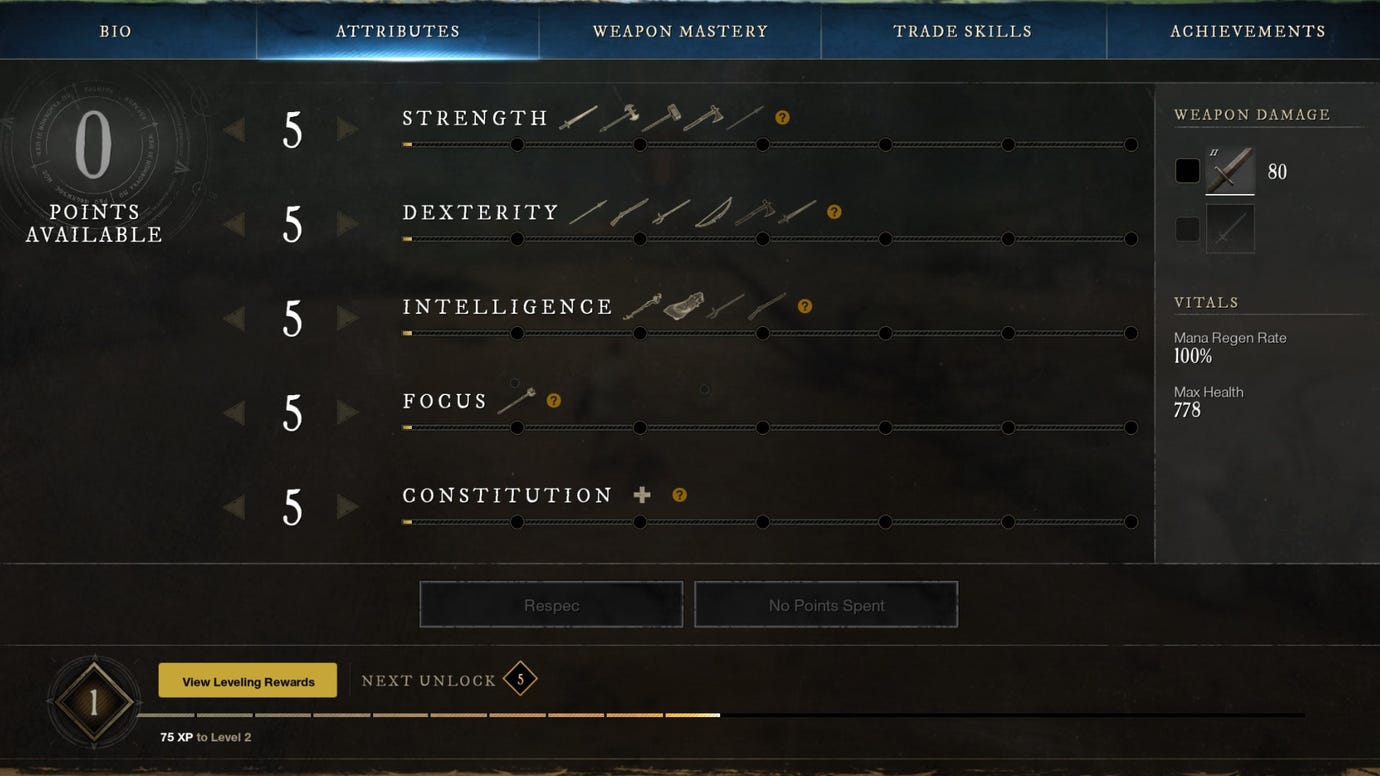Click the Respec button

pyautogui.click(x=550, y=603)
